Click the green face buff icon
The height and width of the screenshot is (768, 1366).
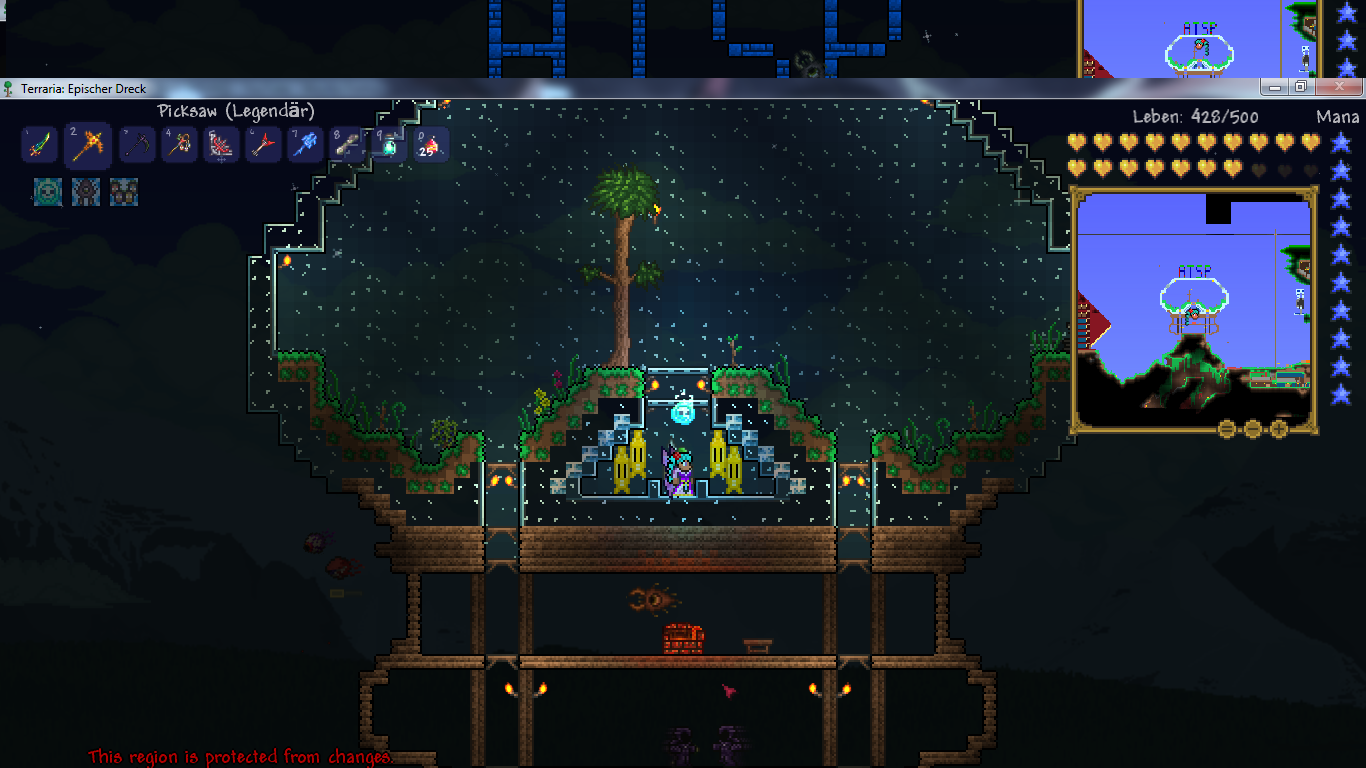tap(48, 191)
